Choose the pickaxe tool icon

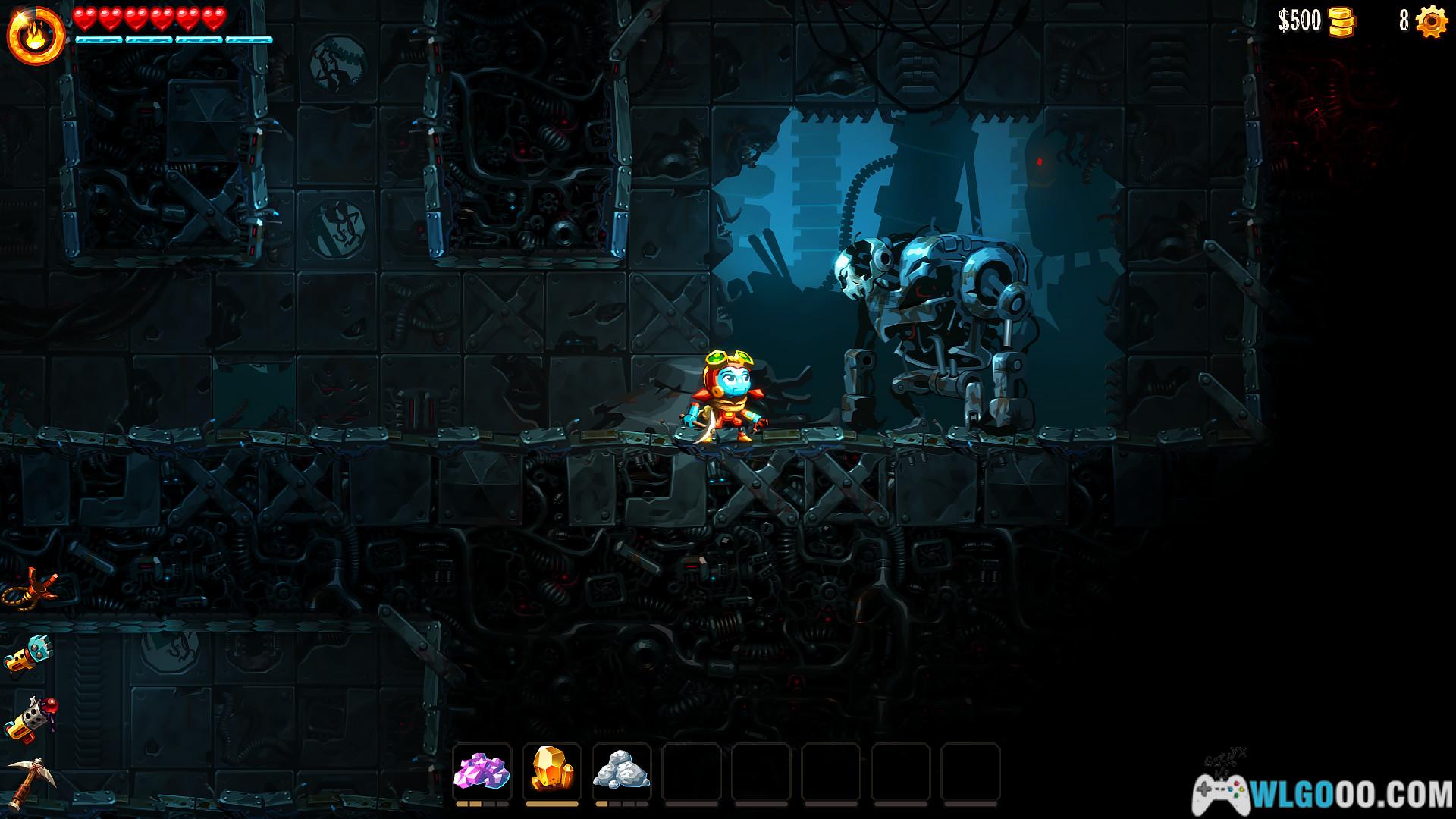pos(30,781)
